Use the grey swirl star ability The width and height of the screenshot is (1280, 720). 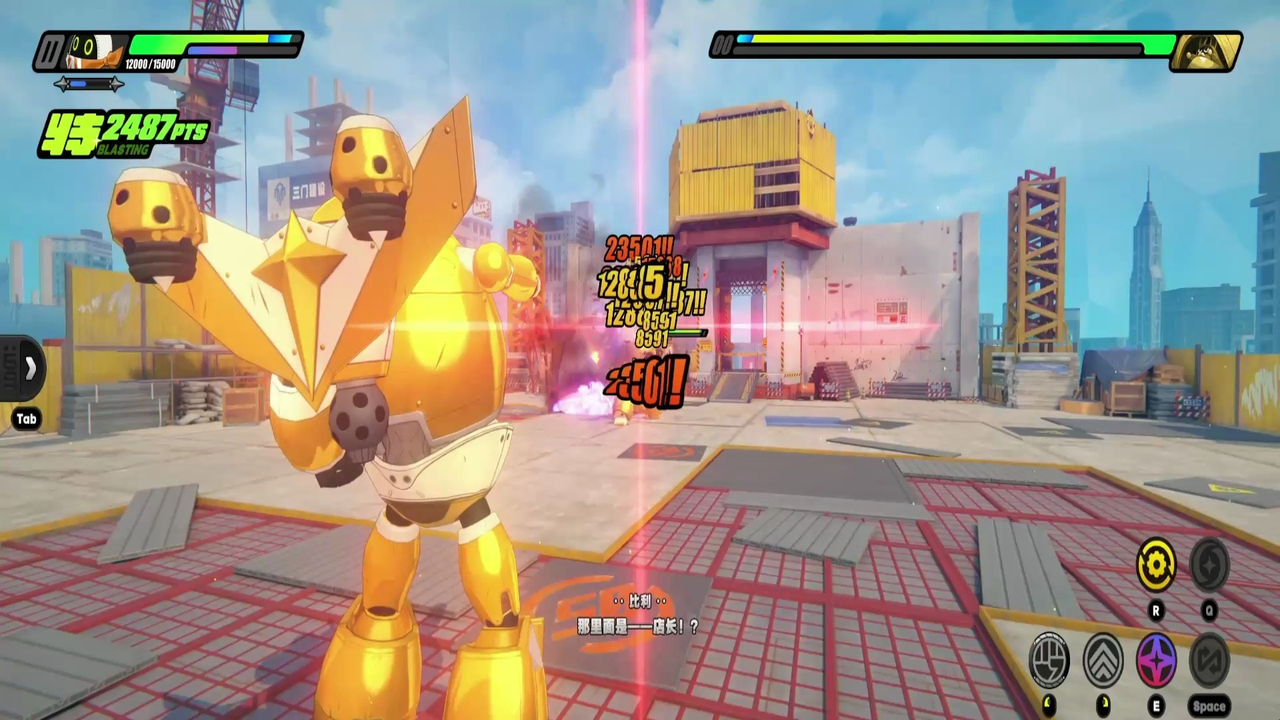(x=1209, y=565)
